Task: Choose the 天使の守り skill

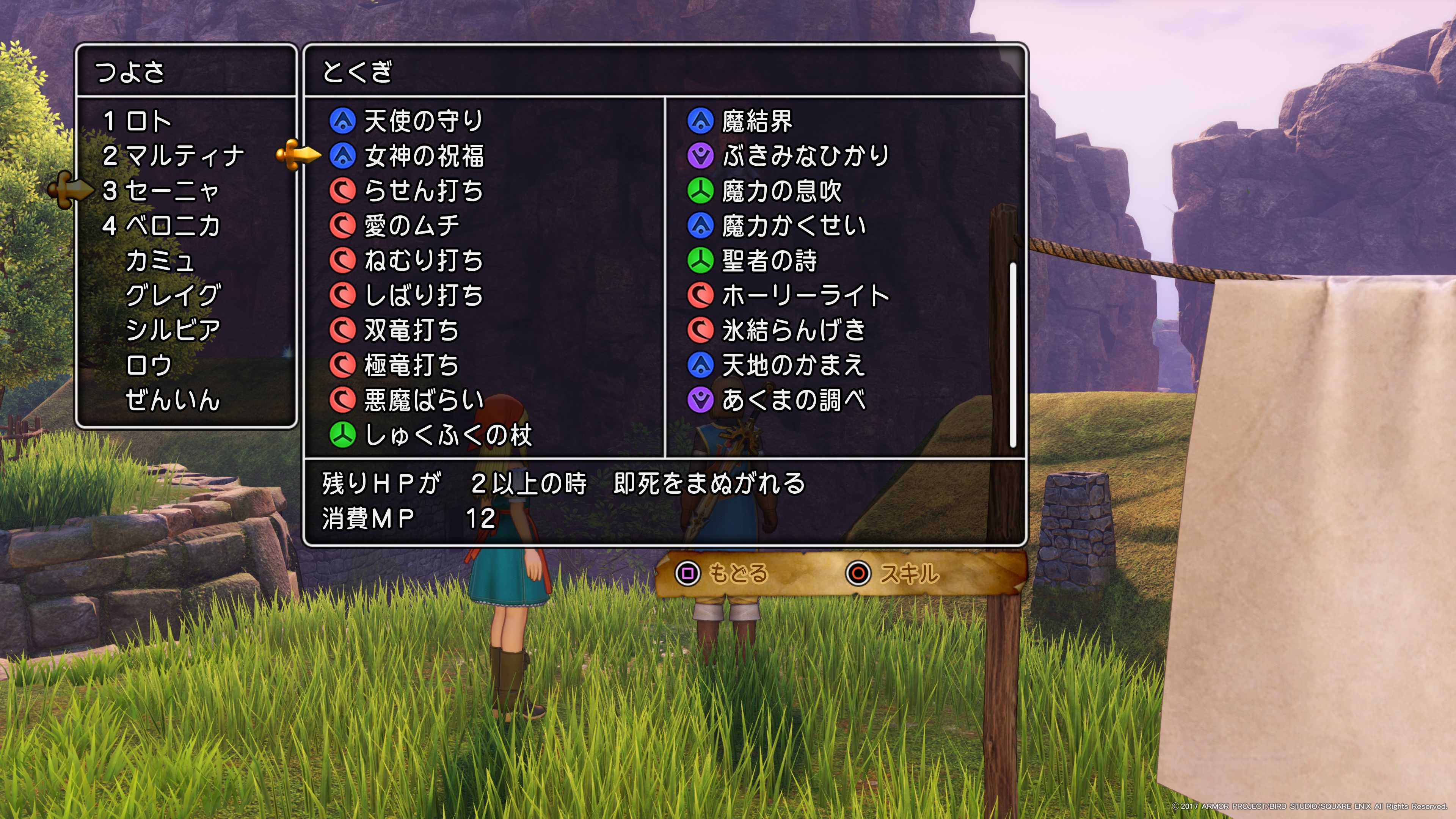Action: point(423,121)
